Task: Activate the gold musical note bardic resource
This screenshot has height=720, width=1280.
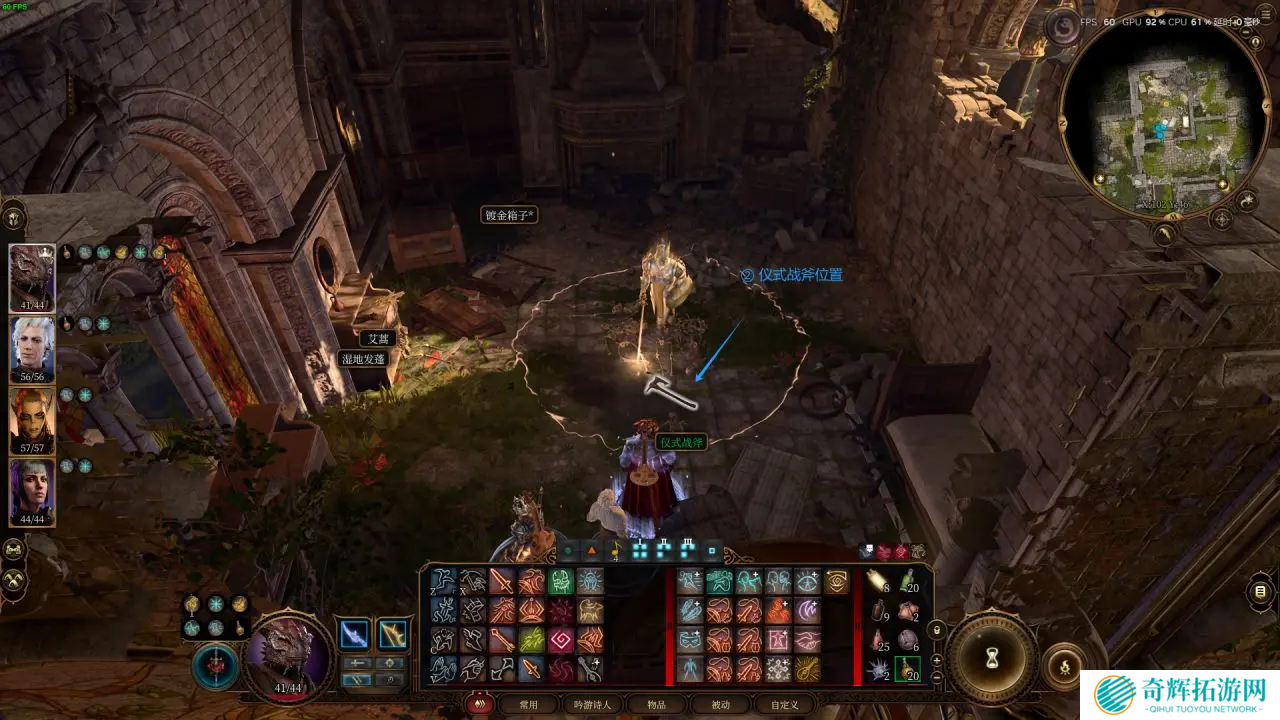Action: point(616,550)
